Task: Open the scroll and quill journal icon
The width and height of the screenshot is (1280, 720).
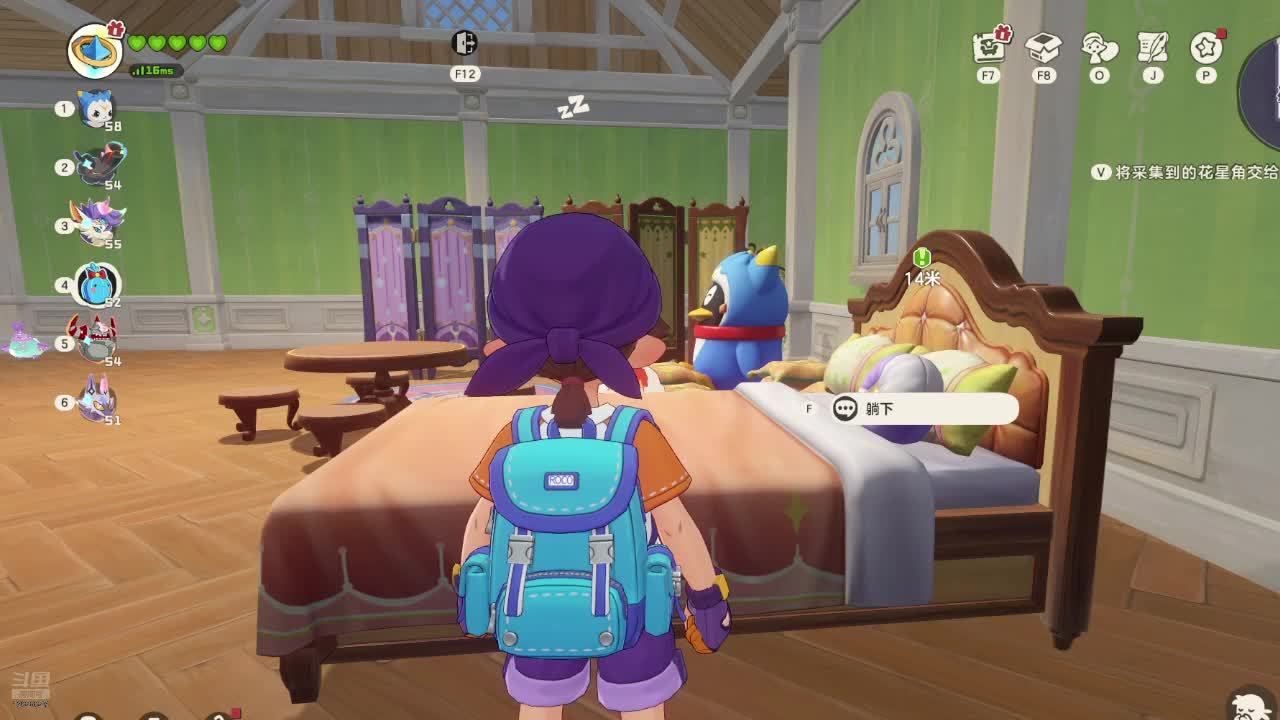Action: click(x=1153, y=46)
